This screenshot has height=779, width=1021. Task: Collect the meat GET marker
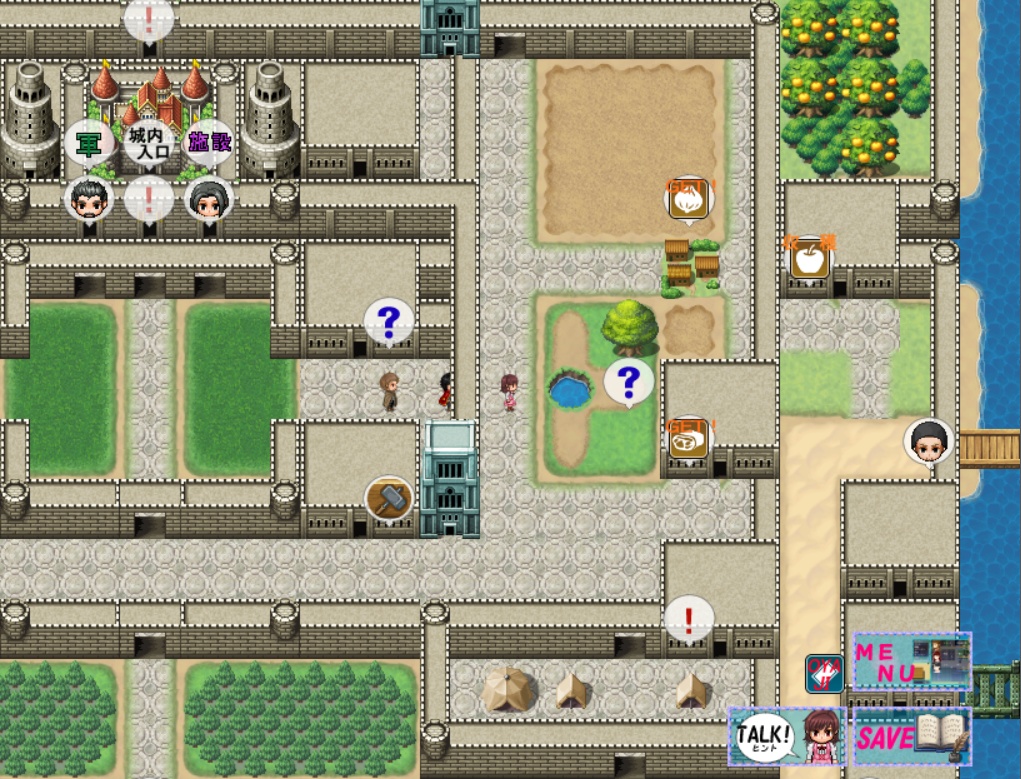pos(688,440)
